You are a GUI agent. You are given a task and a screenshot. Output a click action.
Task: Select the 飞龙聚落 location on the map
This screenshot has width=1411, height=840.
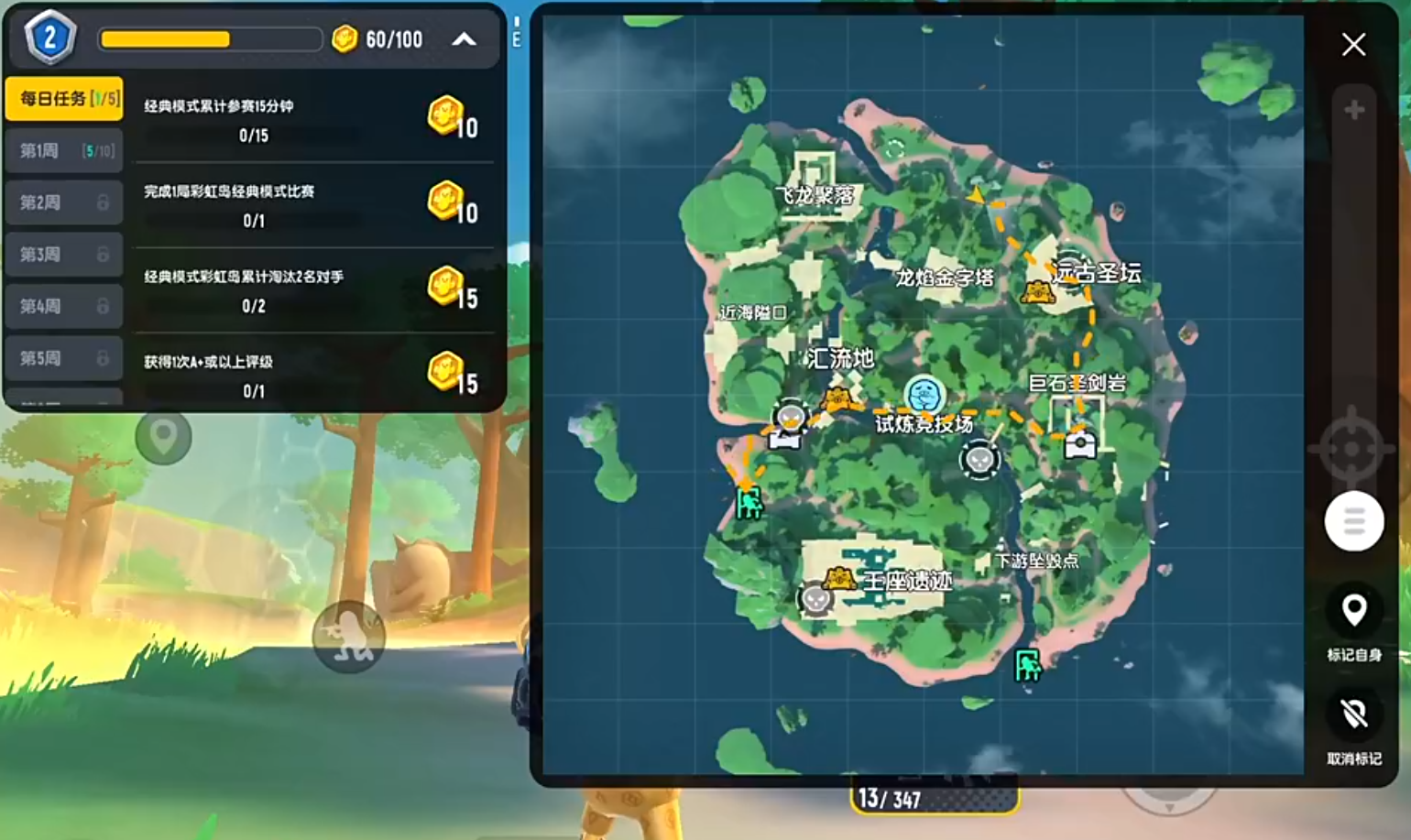click(x=815, y=194)
